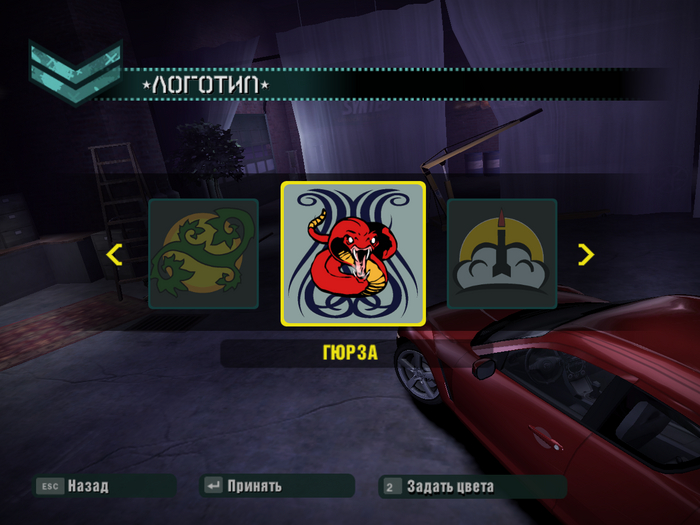Show the next logo with right arrow
The width and height of the screenshot is (700, 525).
tap(586, 254)
